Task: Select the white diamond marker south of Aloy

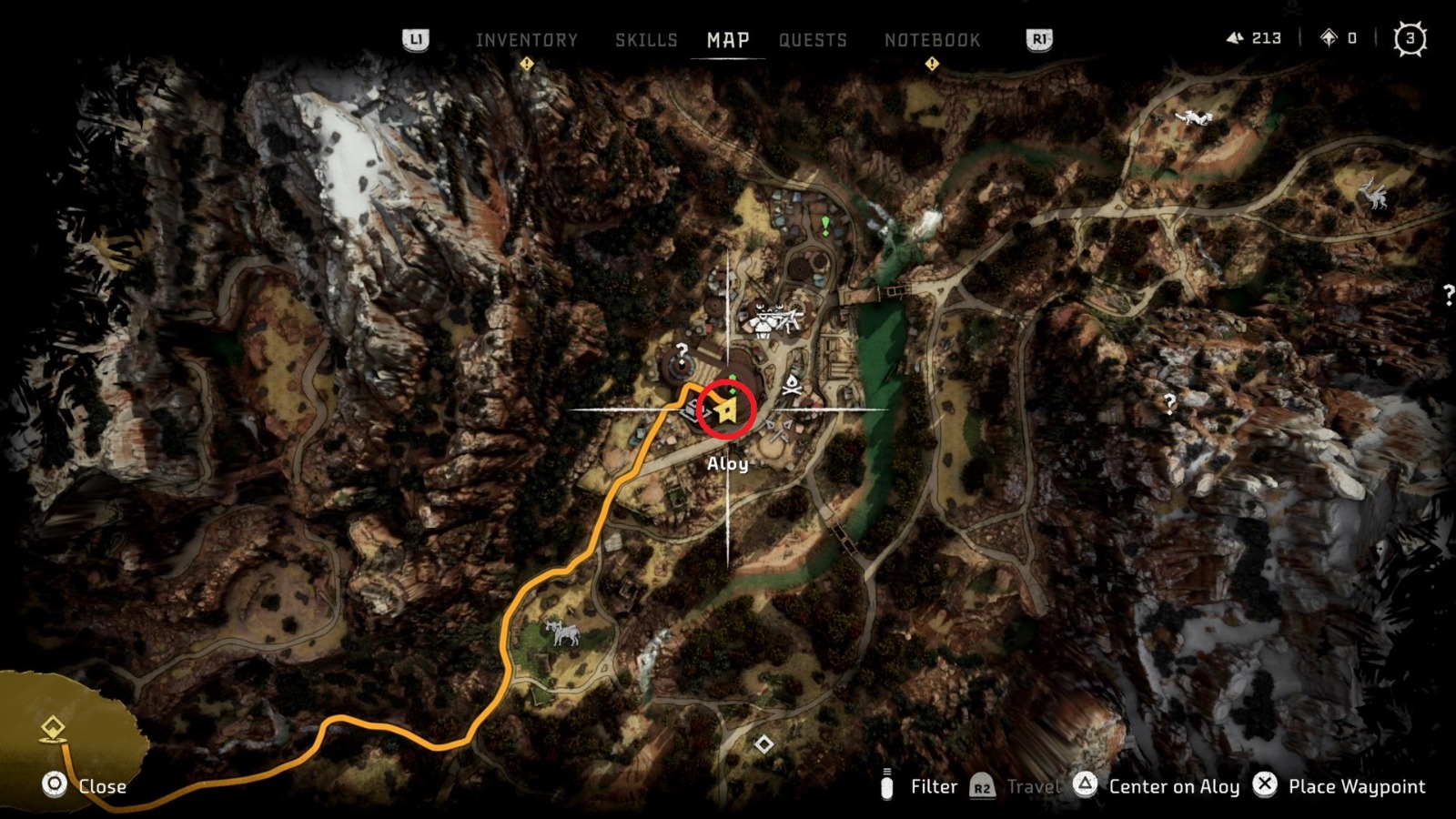Action: click(763, 744)
